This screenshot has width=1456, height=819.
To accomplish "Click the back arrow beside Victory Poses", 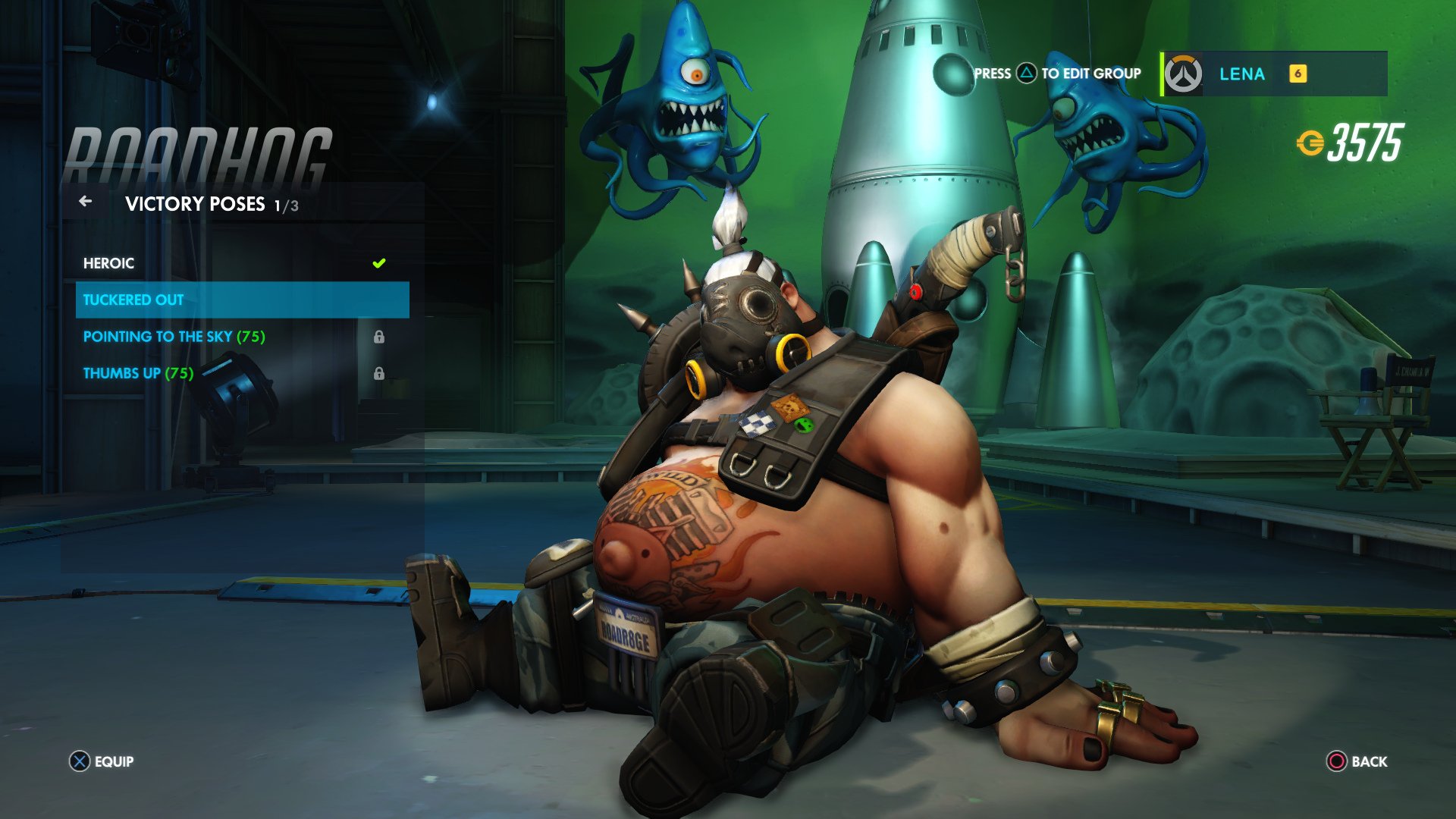I will point(86,202).
